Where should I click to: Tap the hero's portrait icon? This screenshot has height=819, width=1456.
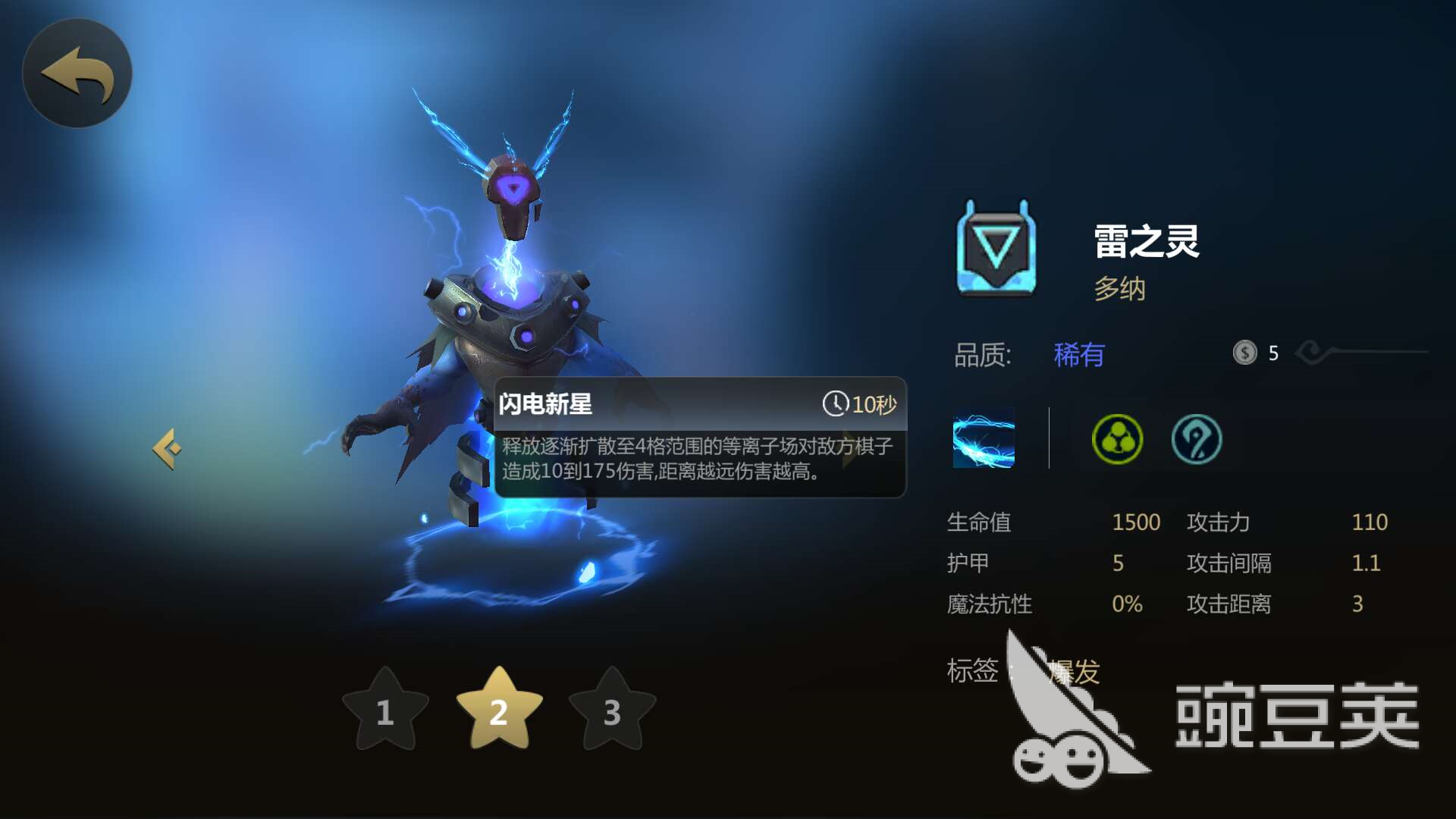coord(996,248)
